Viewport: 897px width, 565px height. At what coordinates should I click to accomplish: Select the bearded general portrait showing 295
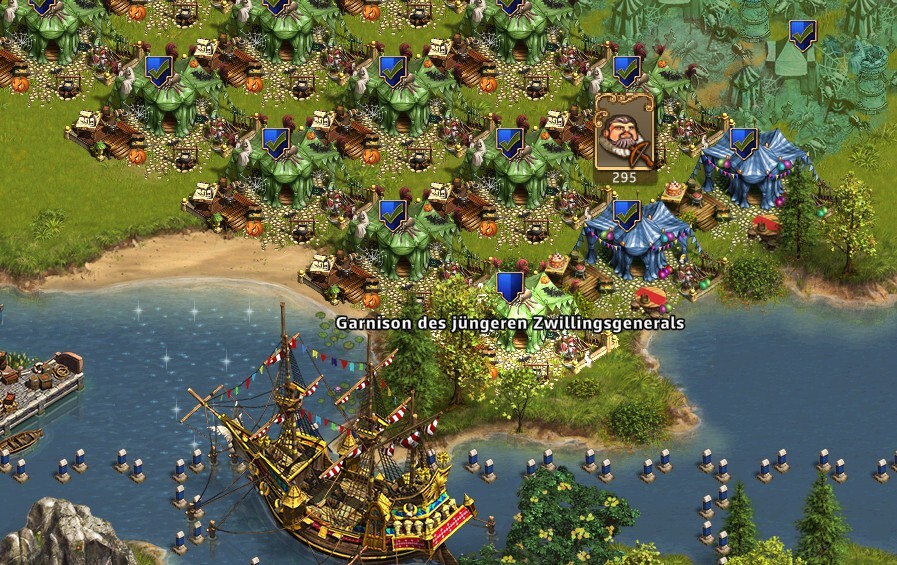625,134
